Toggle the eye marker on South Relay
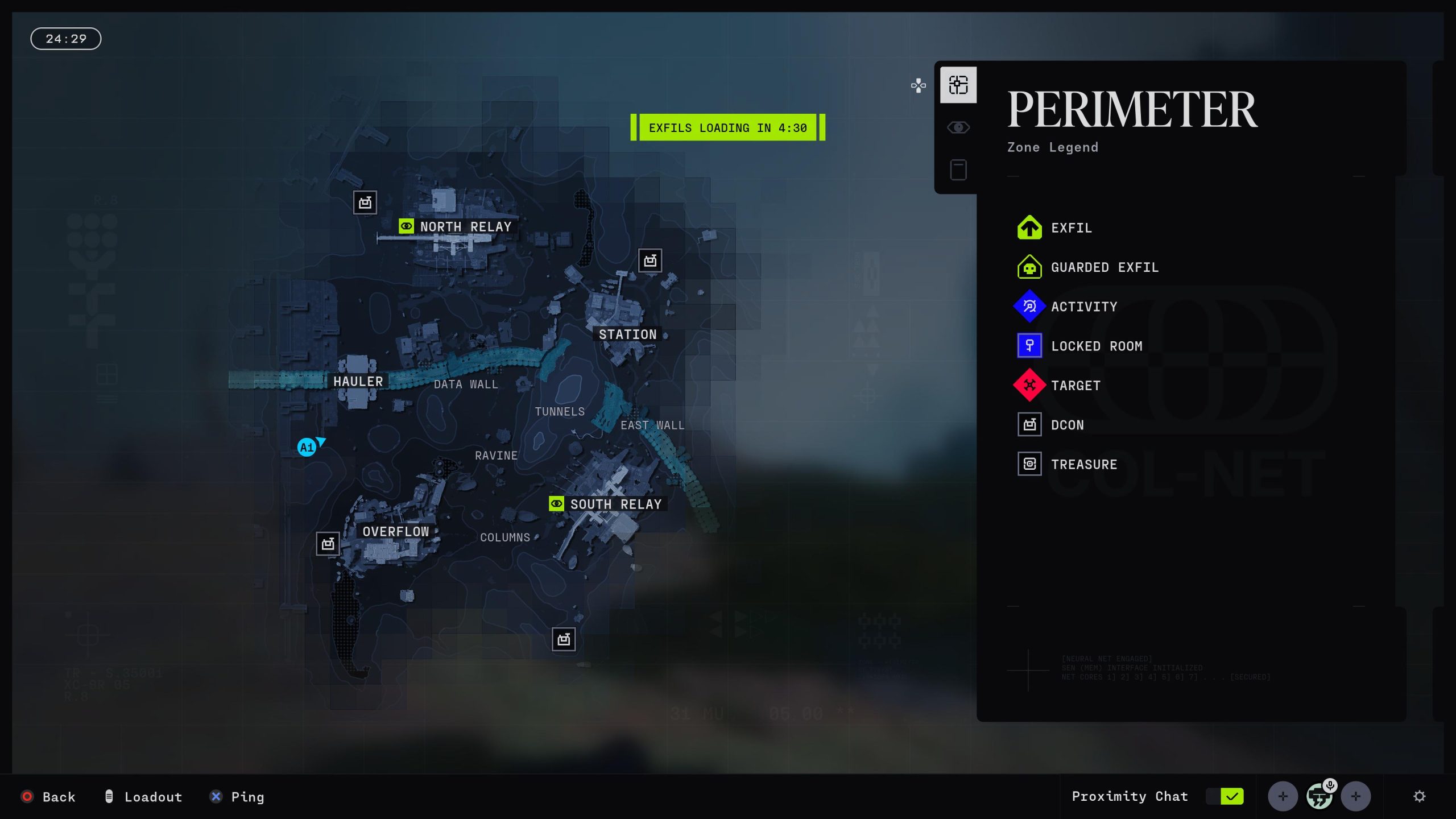Image resolution: width=1456 pixels, height=819 pixels. 556,503
